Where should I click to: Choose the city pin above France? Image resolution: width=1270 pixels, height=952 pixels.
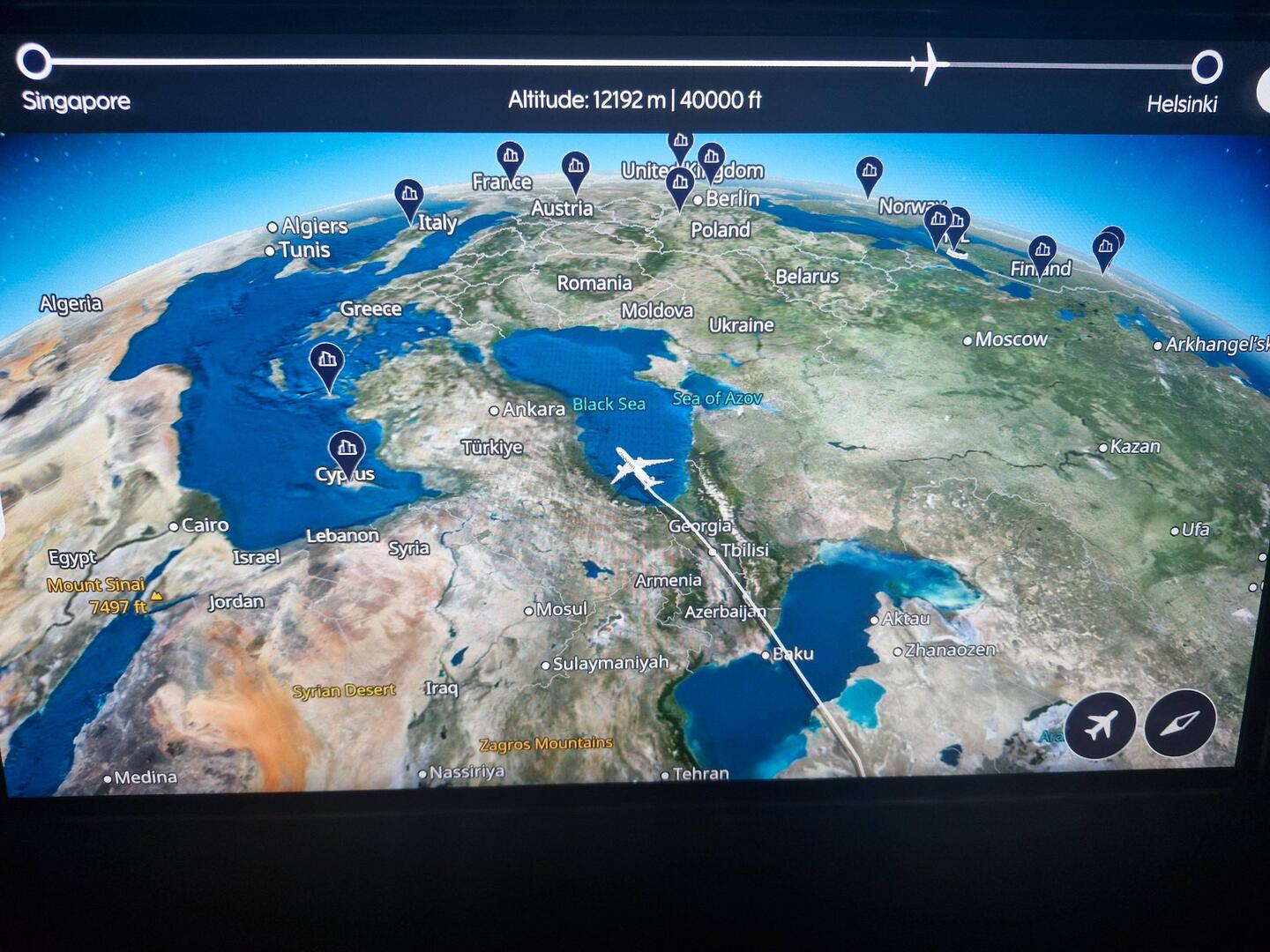(510, 159)
